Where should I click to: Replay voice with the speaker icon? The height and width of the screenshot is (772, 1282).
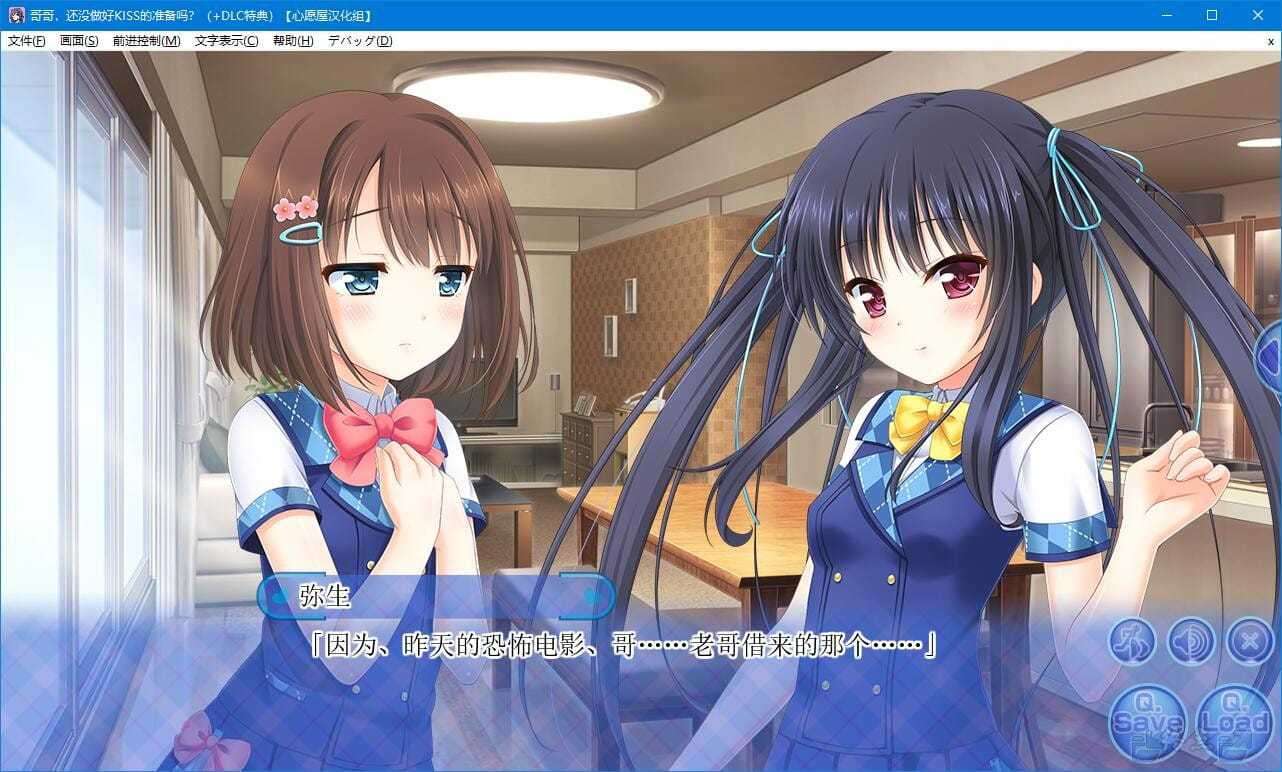click(x=1191, y=641)
